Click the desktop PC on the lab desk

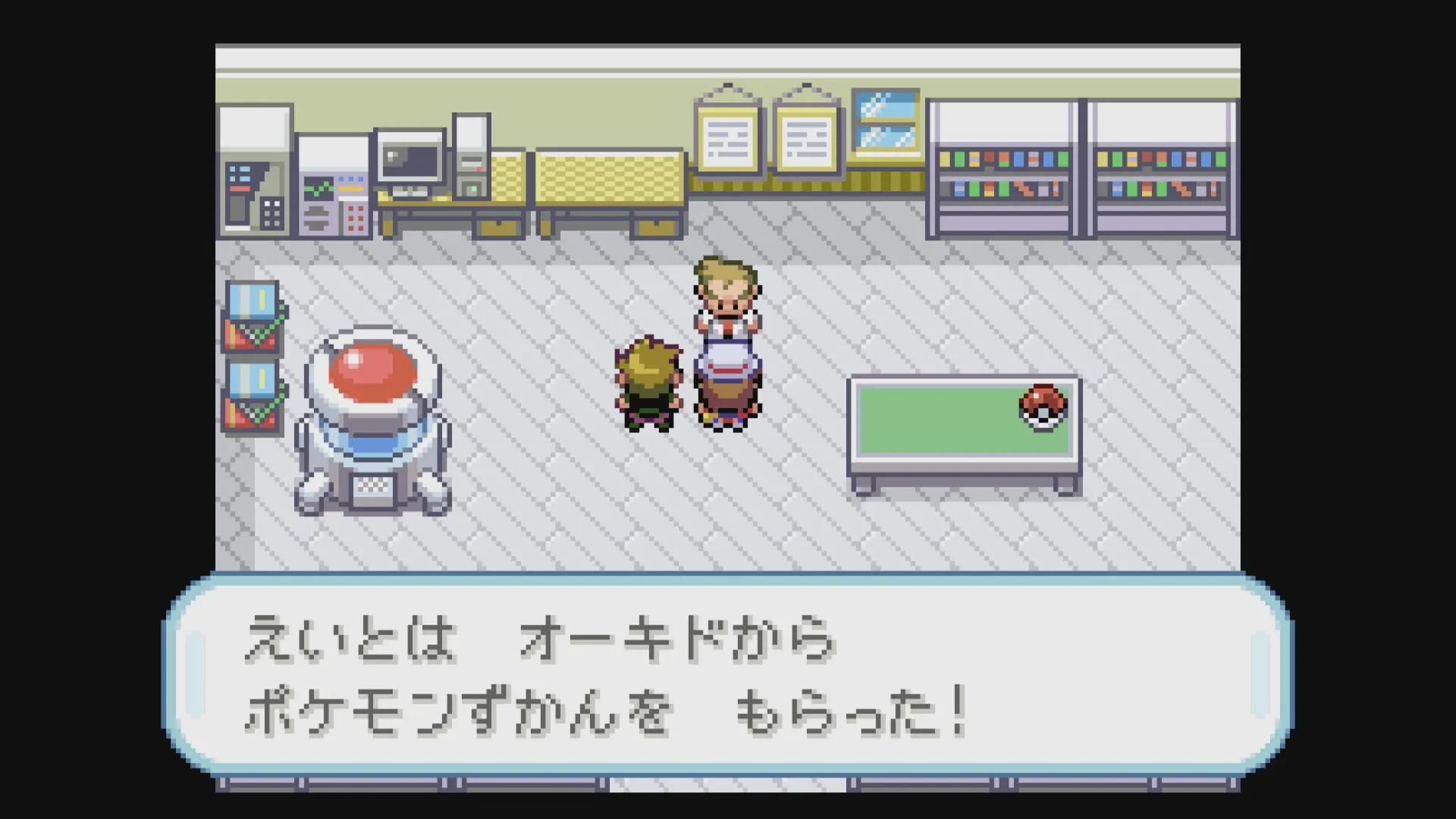(409, 163)
